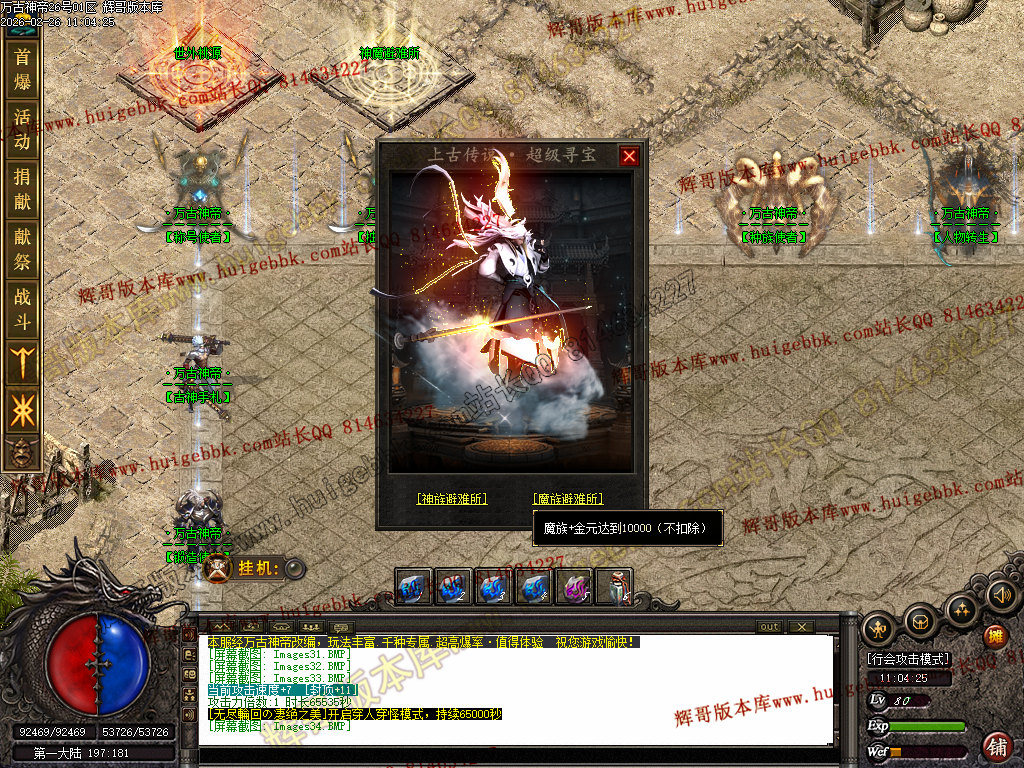This screenshot has height=768, width=1024.
Task: Open the 献祭 sacrifice menu
Action: coord(22,250)
